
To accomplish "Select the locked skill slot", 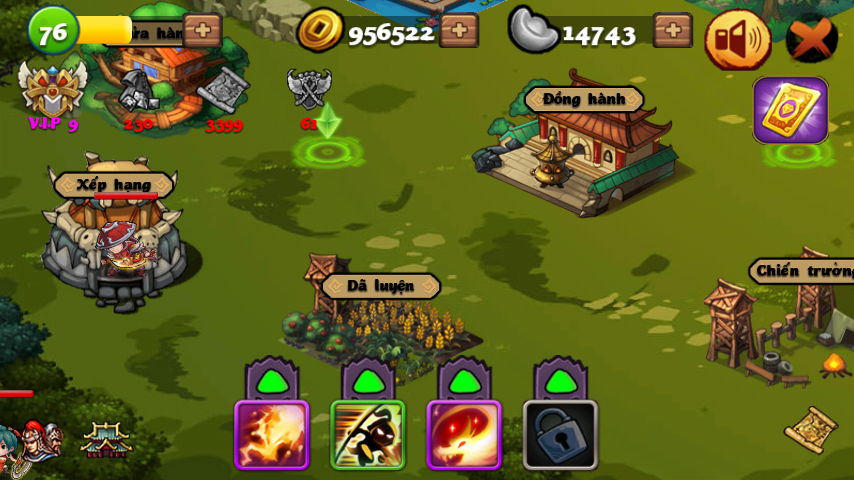I will [560, 434].
